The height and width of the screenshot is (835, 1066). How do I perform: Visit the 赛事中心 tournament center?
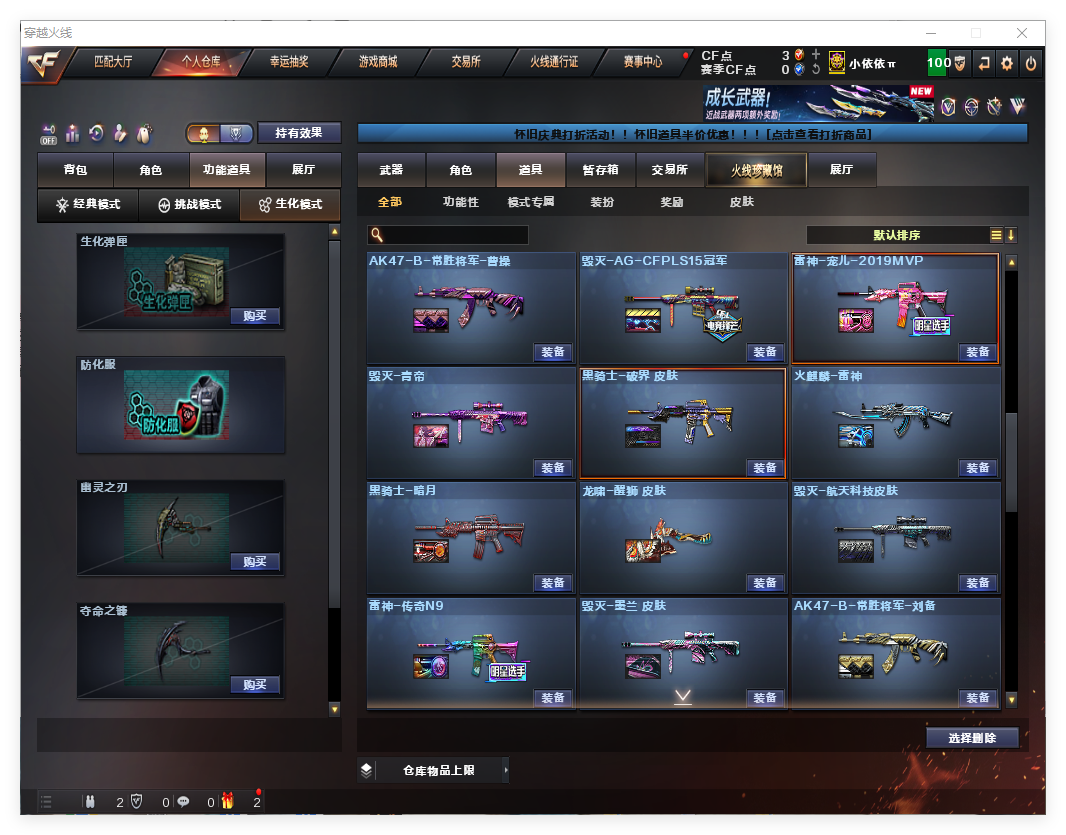coord(642,62)
